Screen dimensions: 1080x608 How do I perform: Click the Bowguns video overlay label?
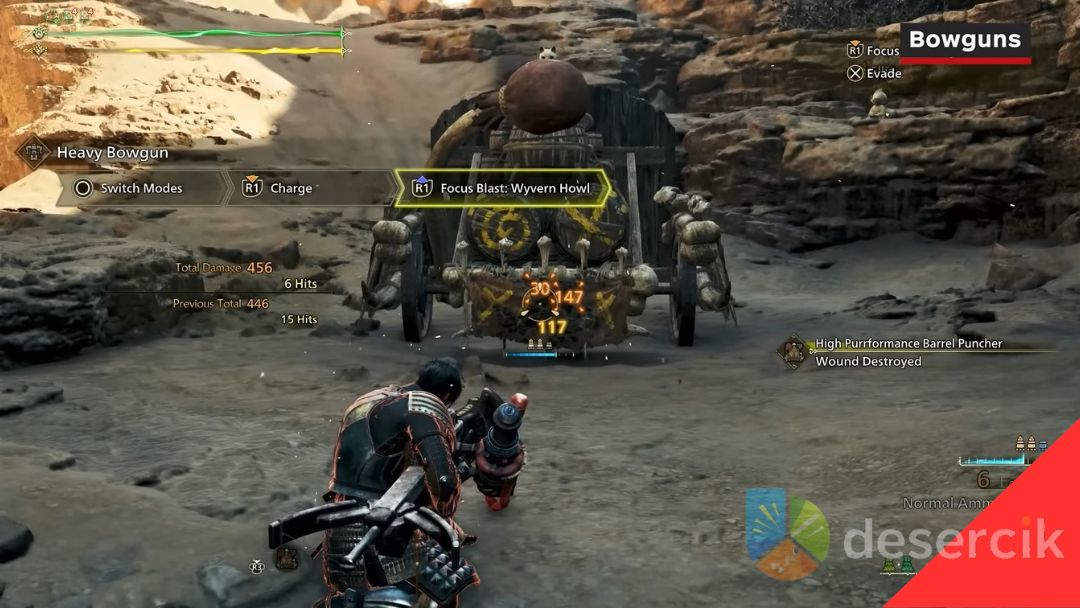965,42
